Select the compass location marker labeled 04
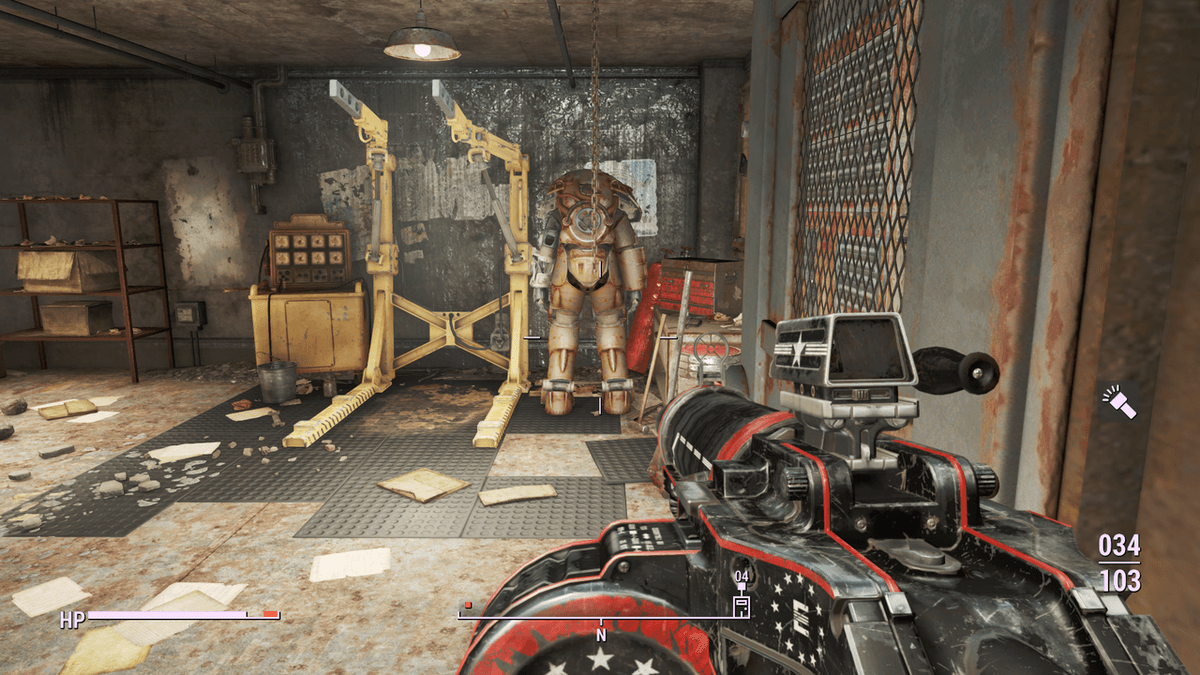 point(741,605)
